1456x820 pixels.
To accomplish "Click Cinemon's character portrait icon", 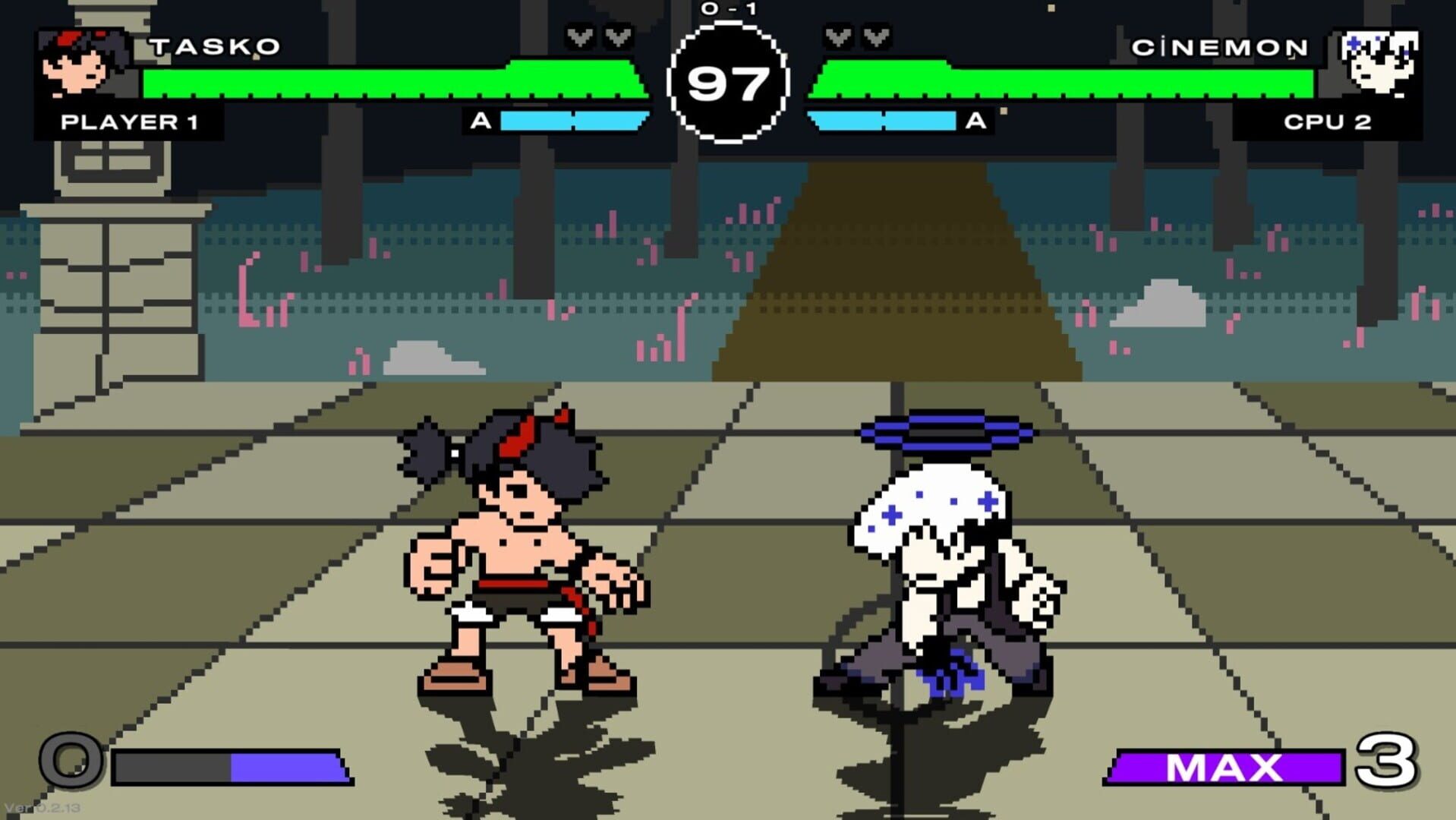I will click(x=1378, y=61).
